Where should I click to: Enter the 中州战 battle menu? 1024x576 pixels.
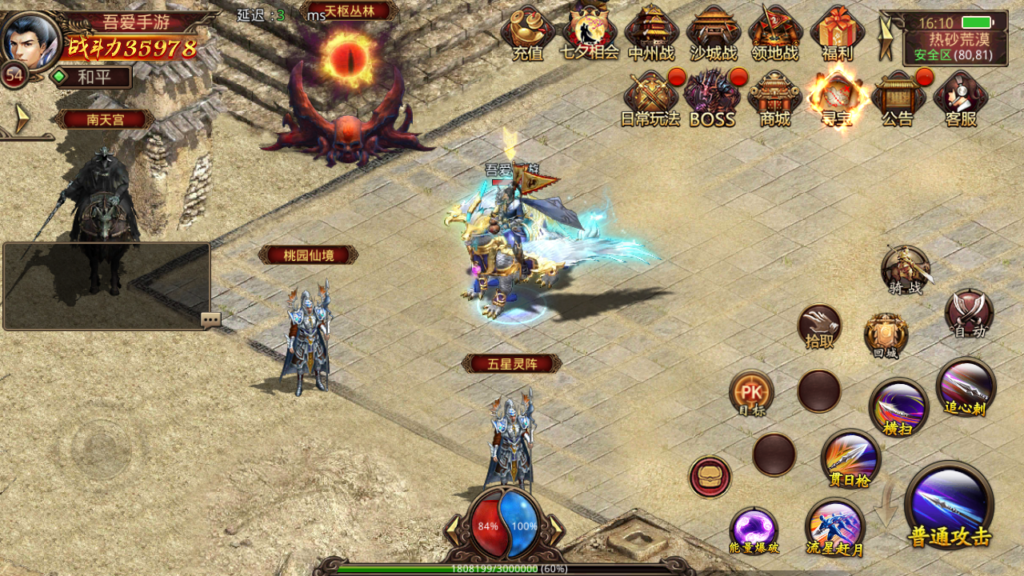(x=652, y=33)
